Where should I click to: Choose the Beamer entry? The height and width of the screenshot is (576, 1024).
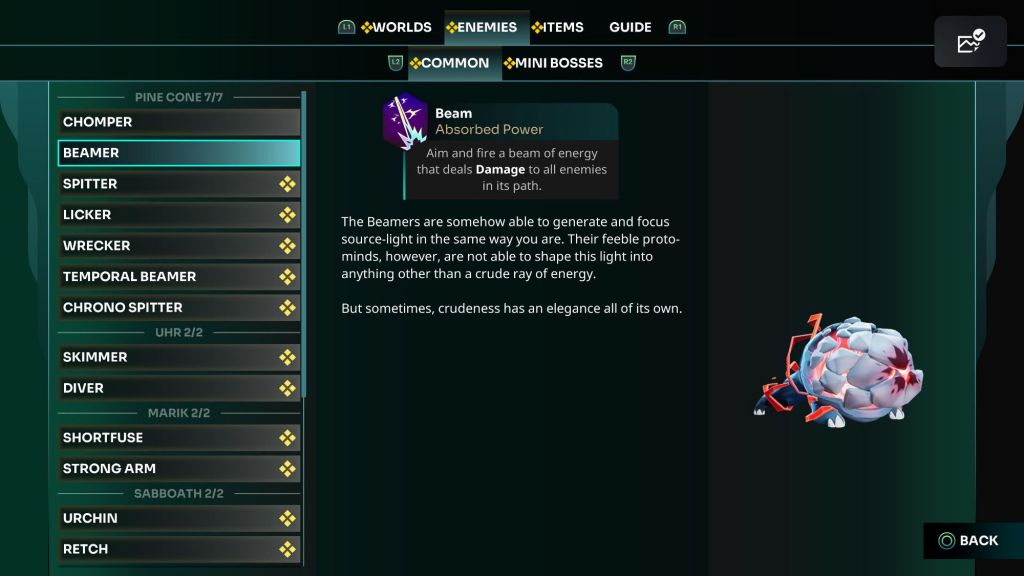pyautogui.click(x=179, y=153)
